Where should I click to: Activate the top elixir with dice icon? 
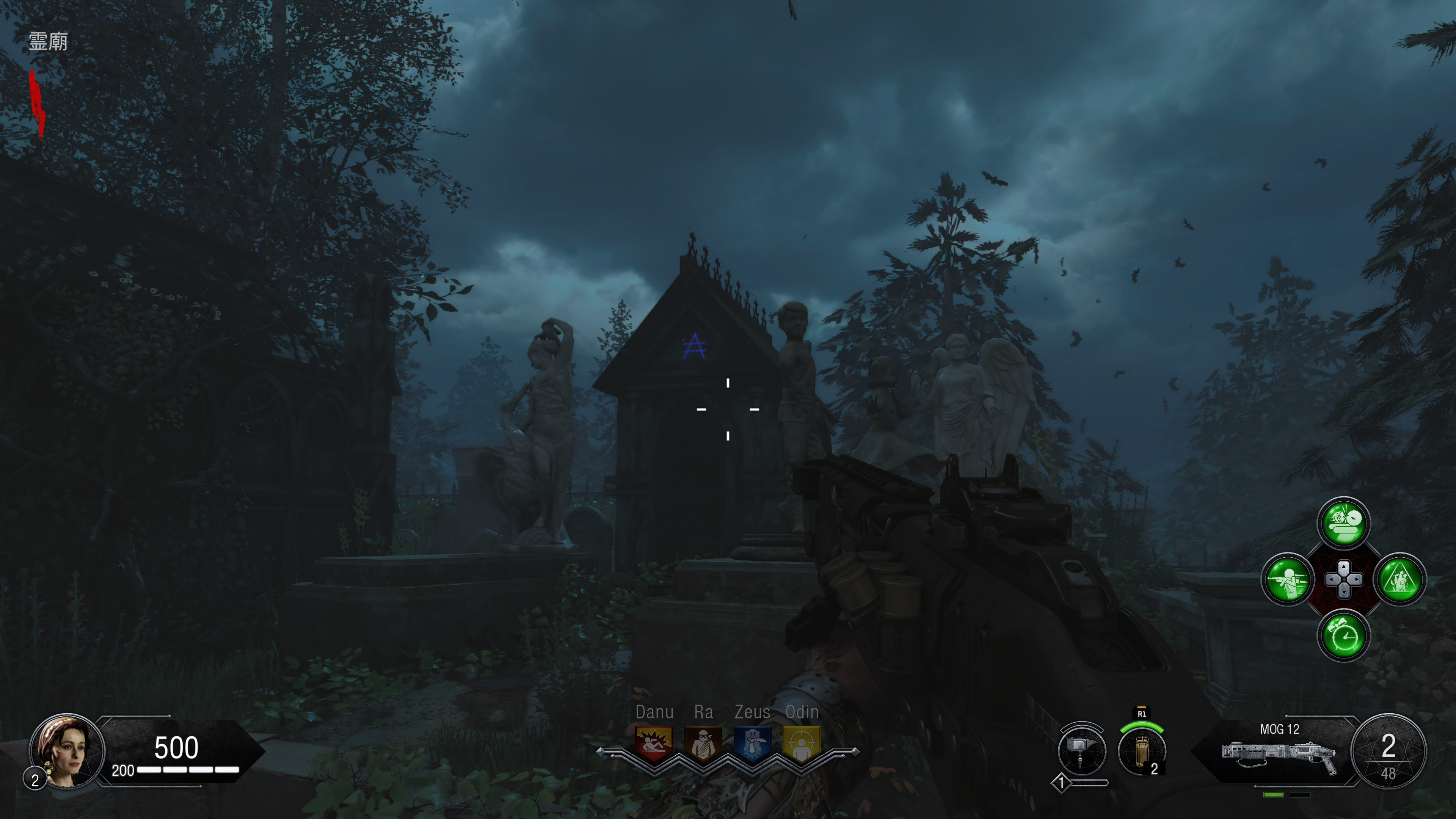coord(1343,523)
